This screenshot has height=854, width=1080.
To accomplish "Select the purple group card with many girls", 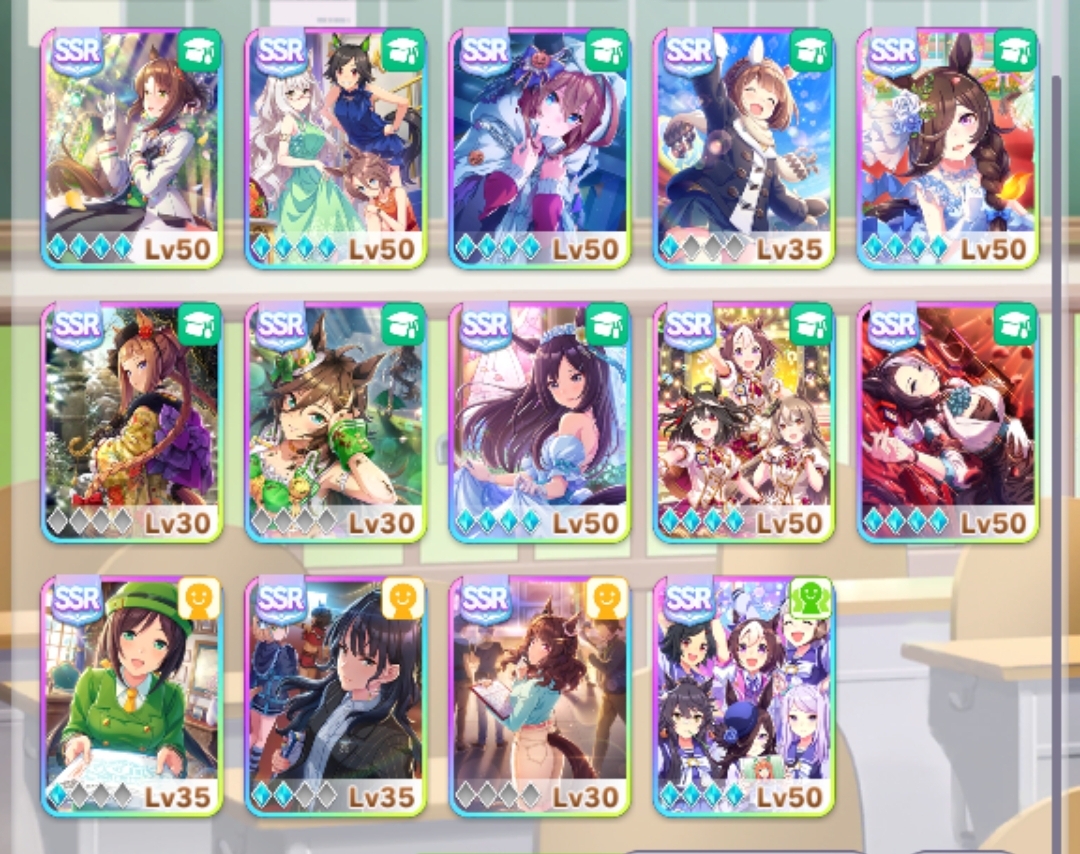I will [x=744, y=696].
